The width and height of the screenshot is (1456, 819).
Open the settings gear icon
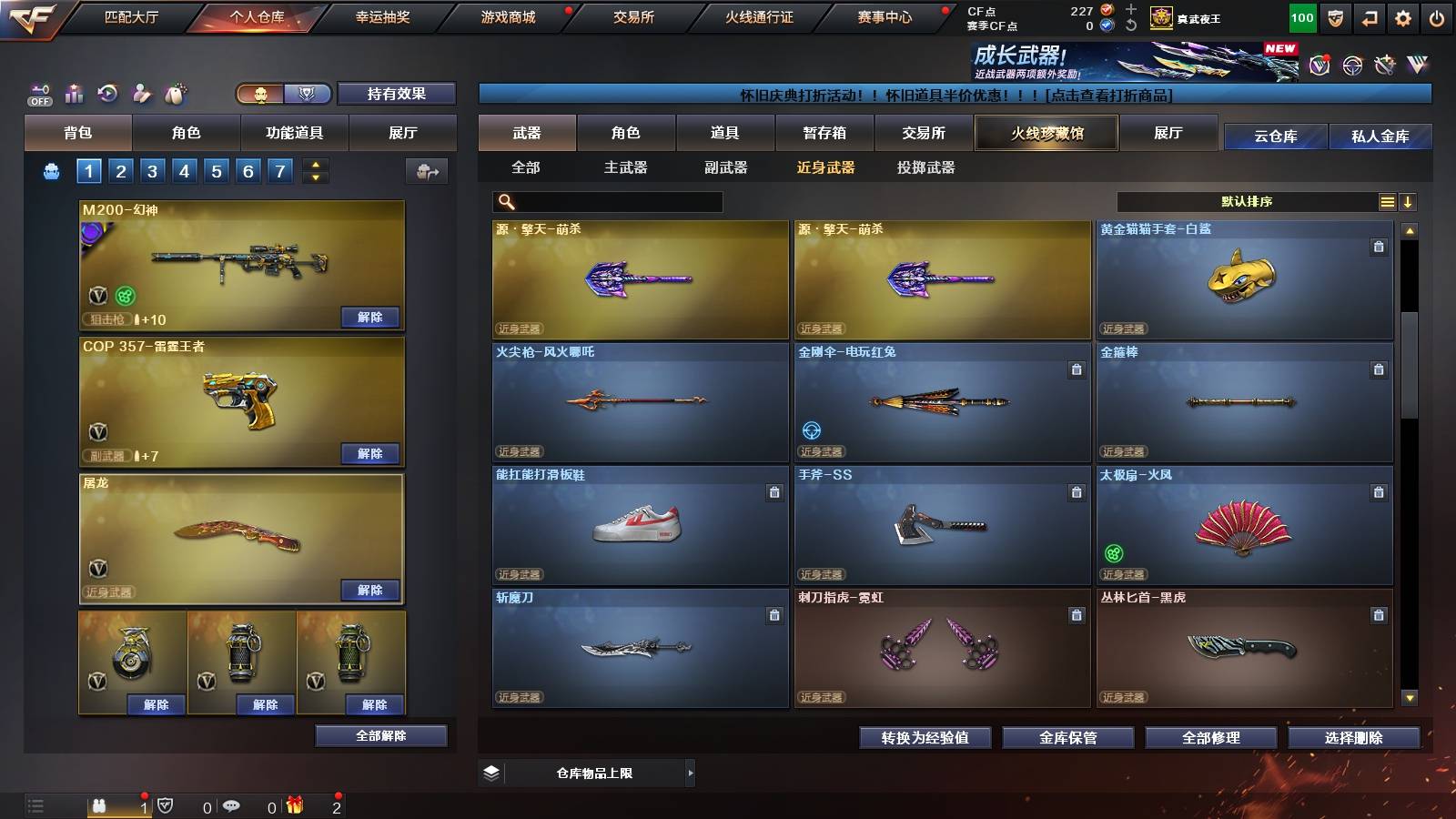point(1404,18)
